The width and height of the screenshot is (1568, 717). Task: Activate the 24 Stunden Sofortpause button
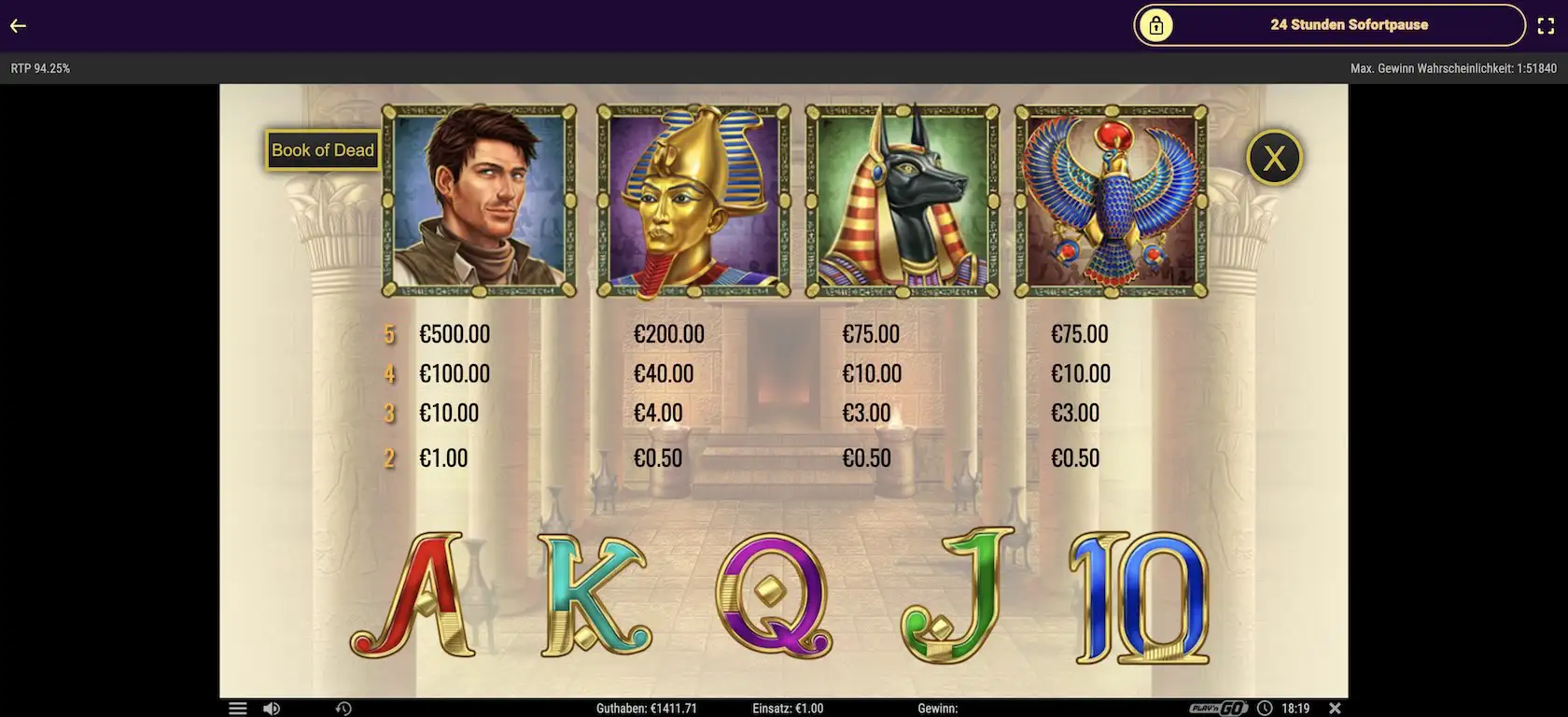[1328, 25]
